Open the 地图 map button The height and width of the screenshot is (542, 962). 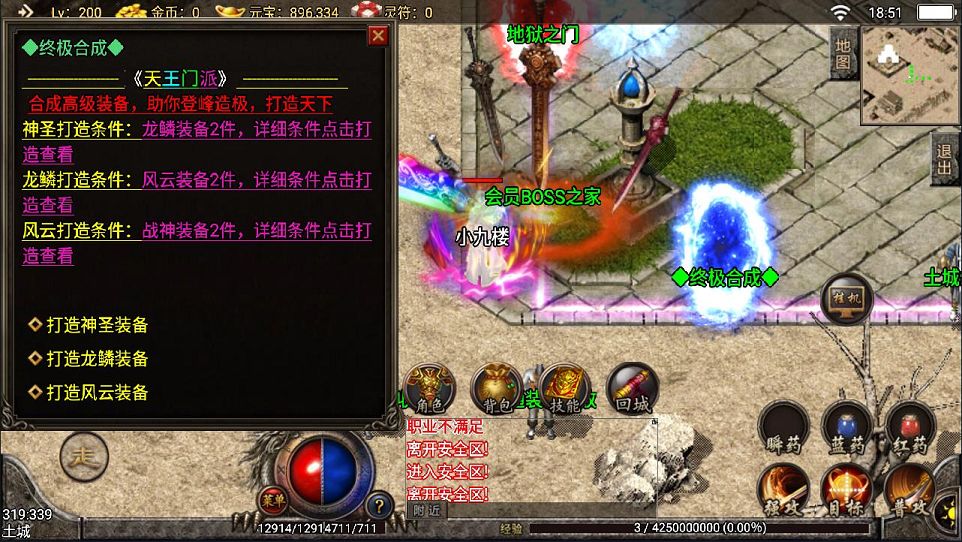click(843, 53)
